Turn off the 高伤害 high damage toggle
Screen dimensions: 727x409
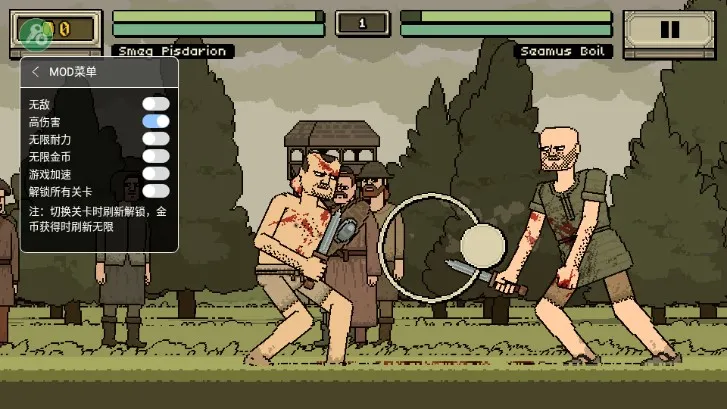[155, 121]
